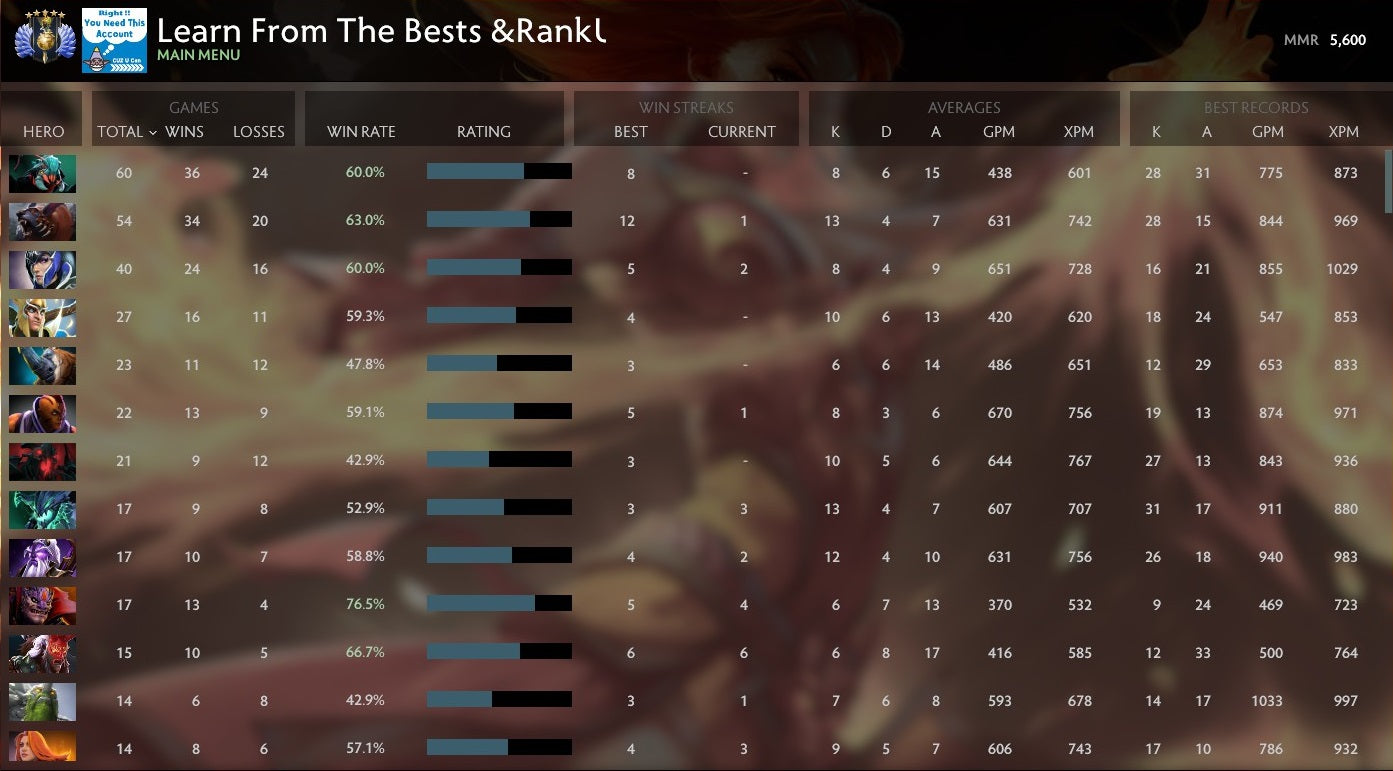Viewport: 1393px width, 771px height.
Task: Open the 'You Need This Account' avatar picture
Action: pos(113,40)
